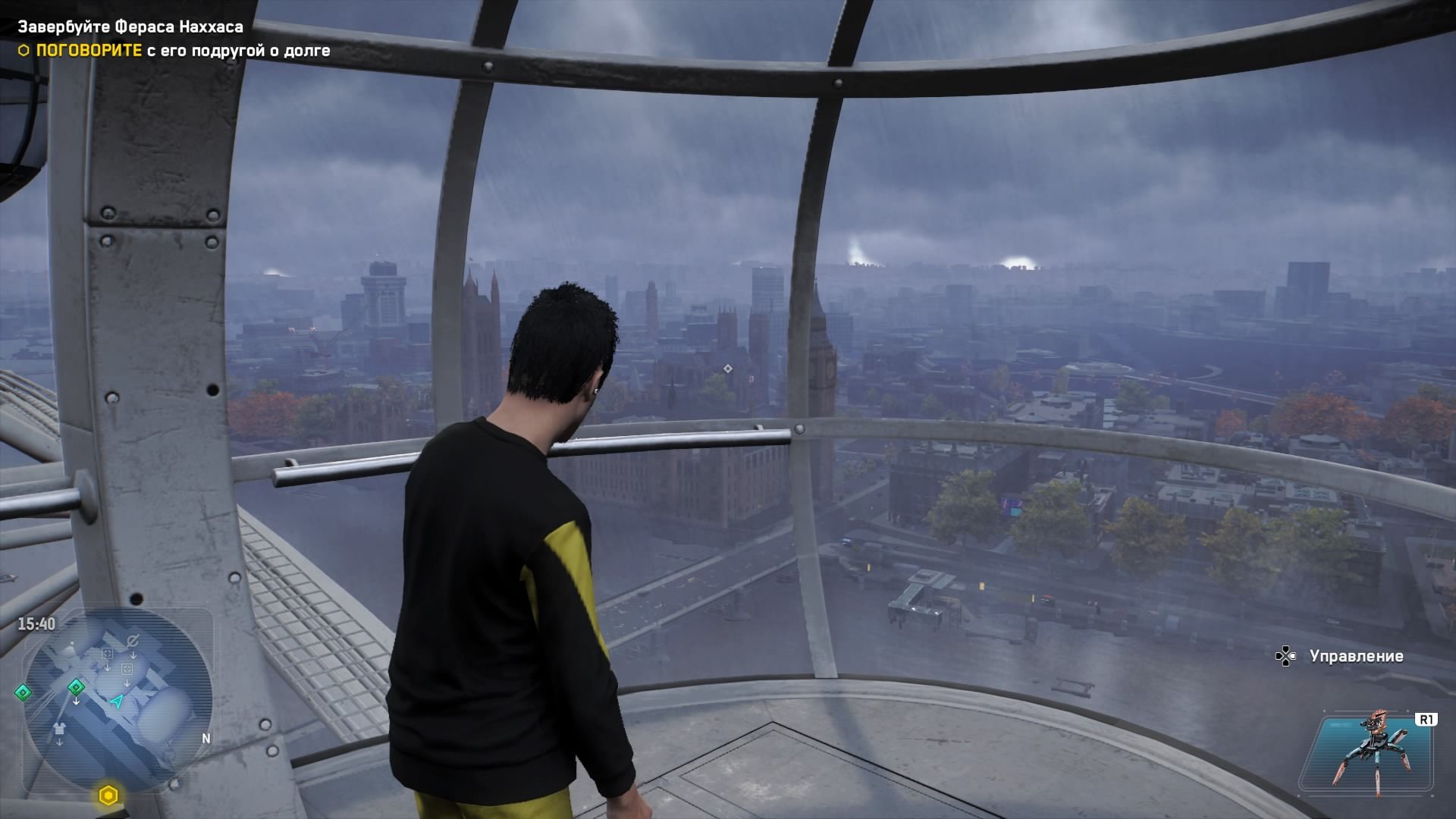Click the yellow hexagon objective marker
The width and height of the screenshot is (1456, 819).
108,795
